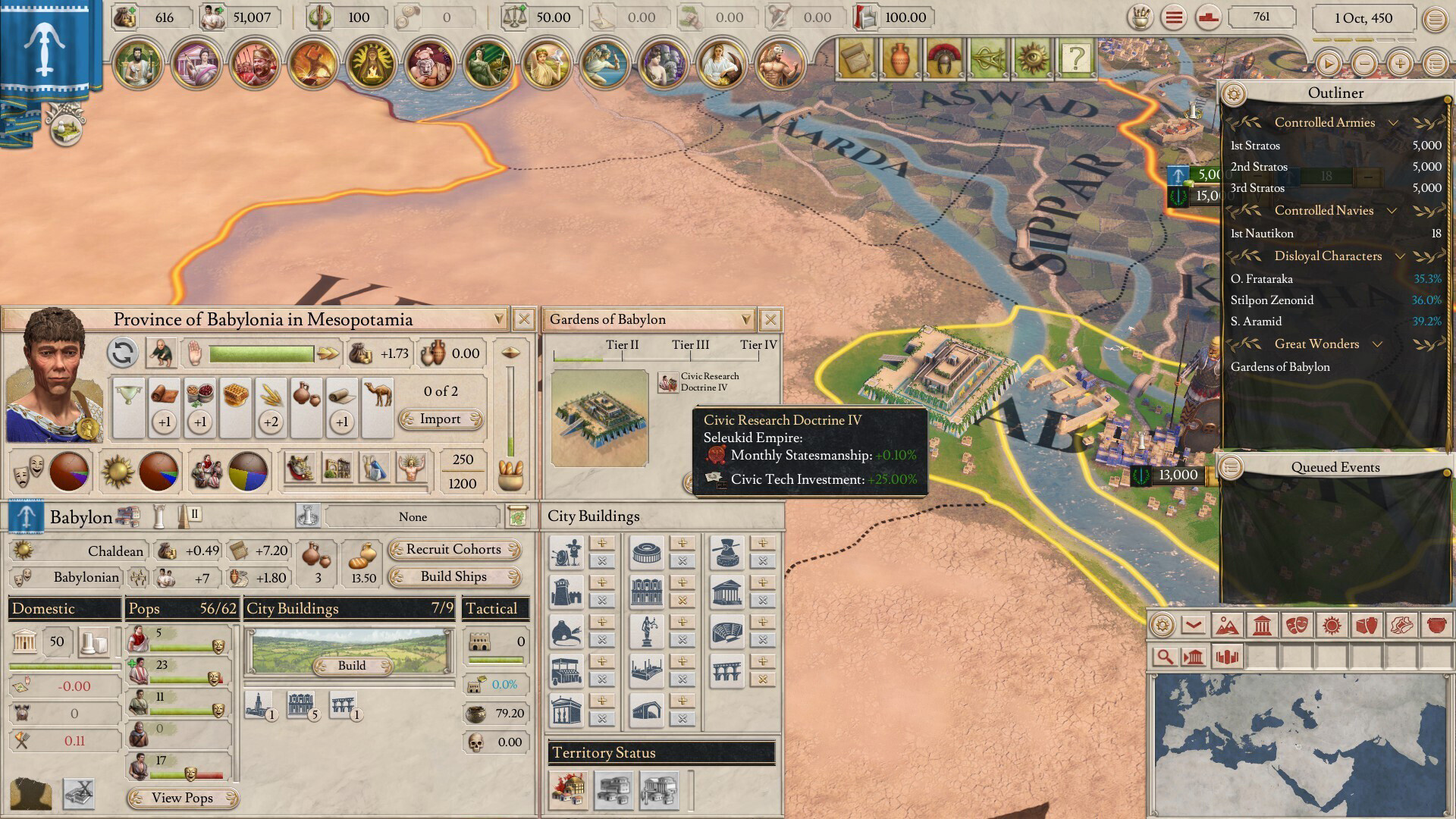The height and width of the screenshot is (819, 1456).
Task: Choose Stilpon Zenonid from disloyal characters
Action: click(x=1272, y=300)
